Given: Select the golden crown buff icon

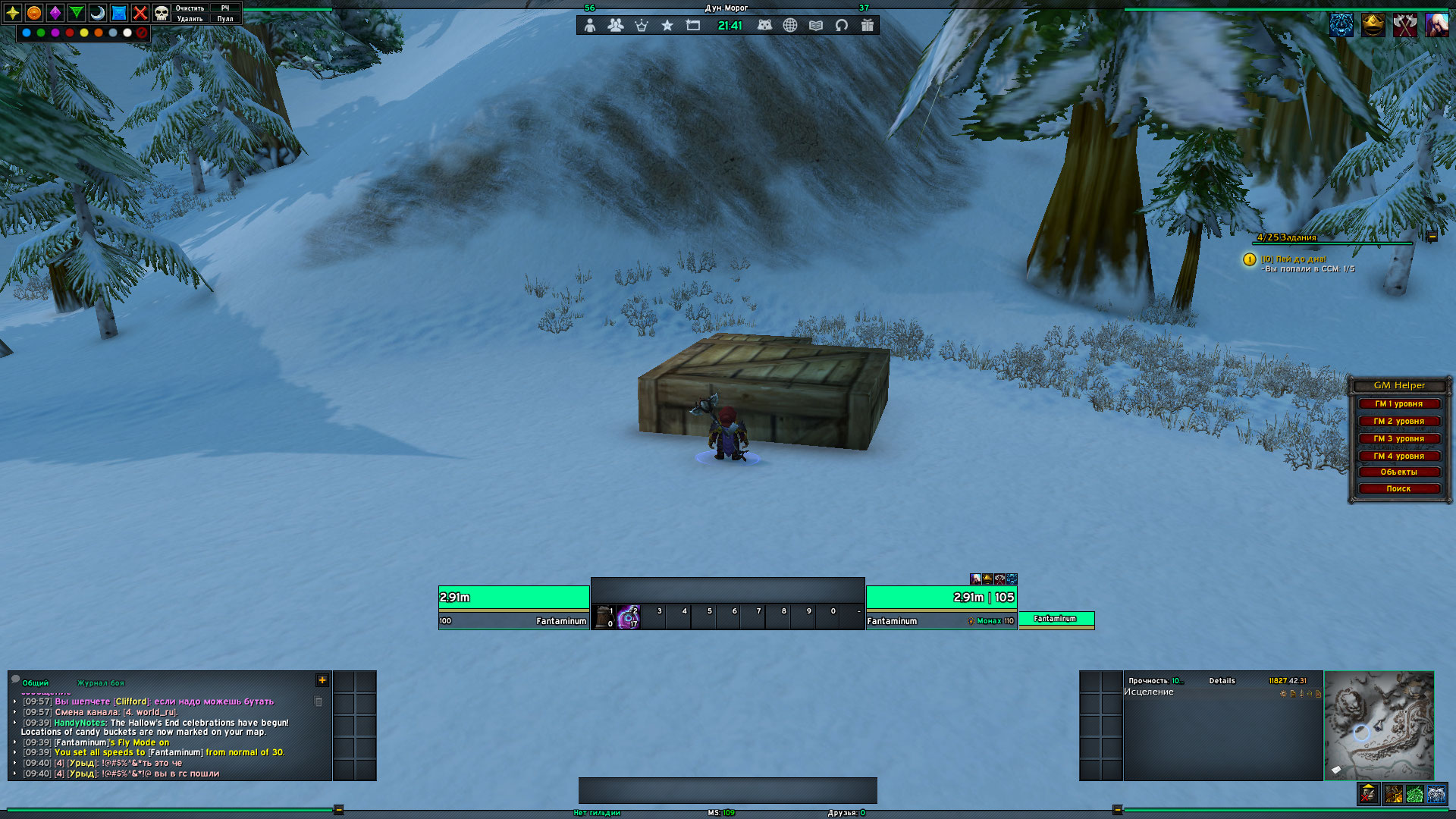Looking at the screenshot, I should 1373,25.
